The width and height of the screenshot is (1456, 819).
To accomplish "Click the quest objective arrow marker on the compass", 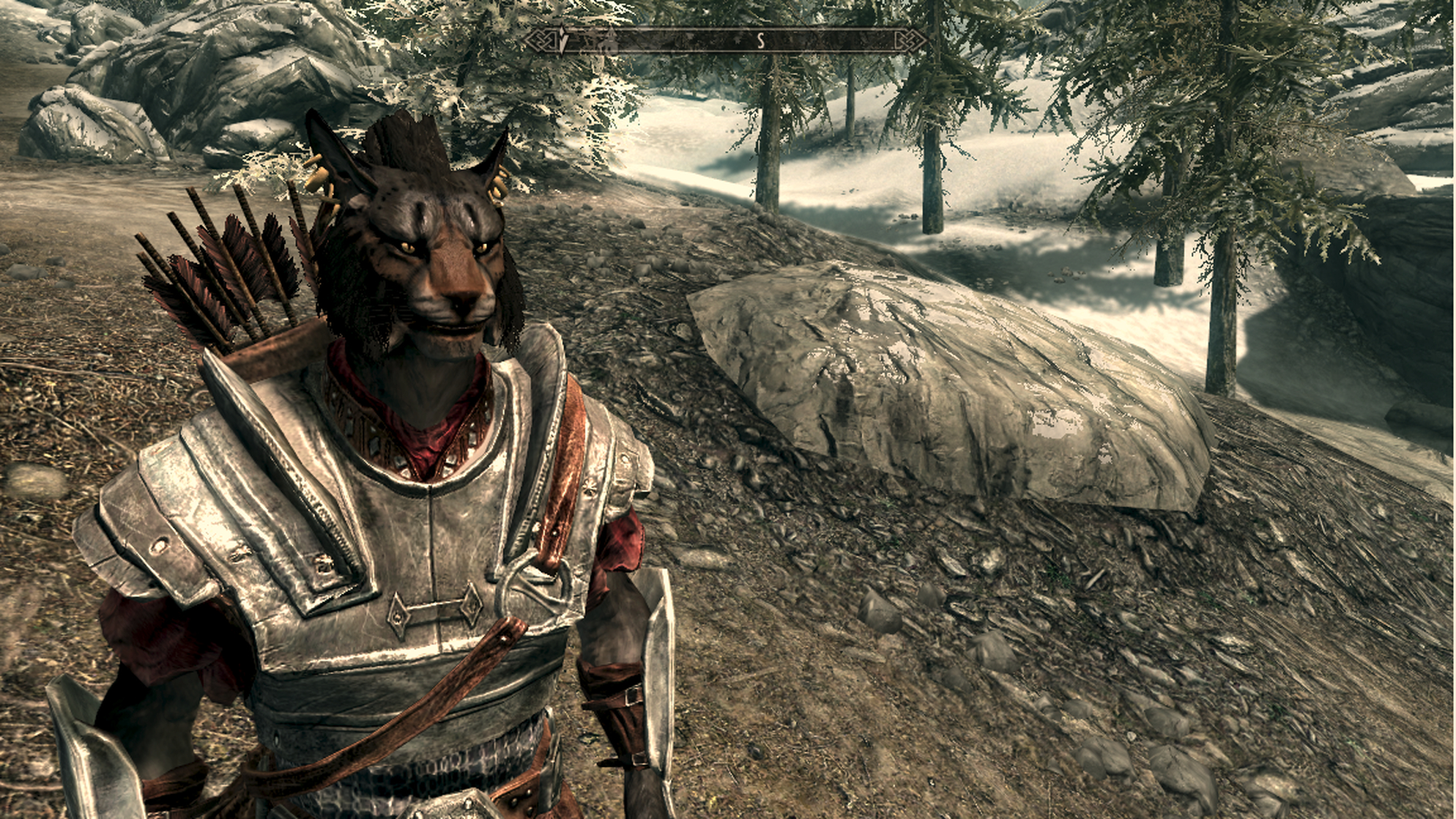I will (562, 41).
